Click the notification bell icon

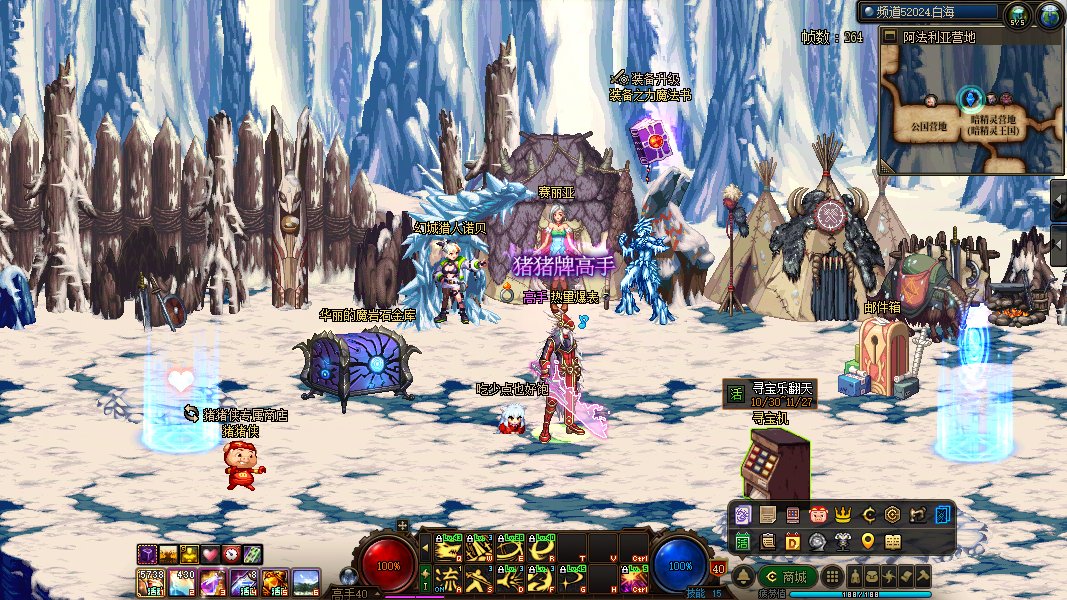click(x=743, y=577)
